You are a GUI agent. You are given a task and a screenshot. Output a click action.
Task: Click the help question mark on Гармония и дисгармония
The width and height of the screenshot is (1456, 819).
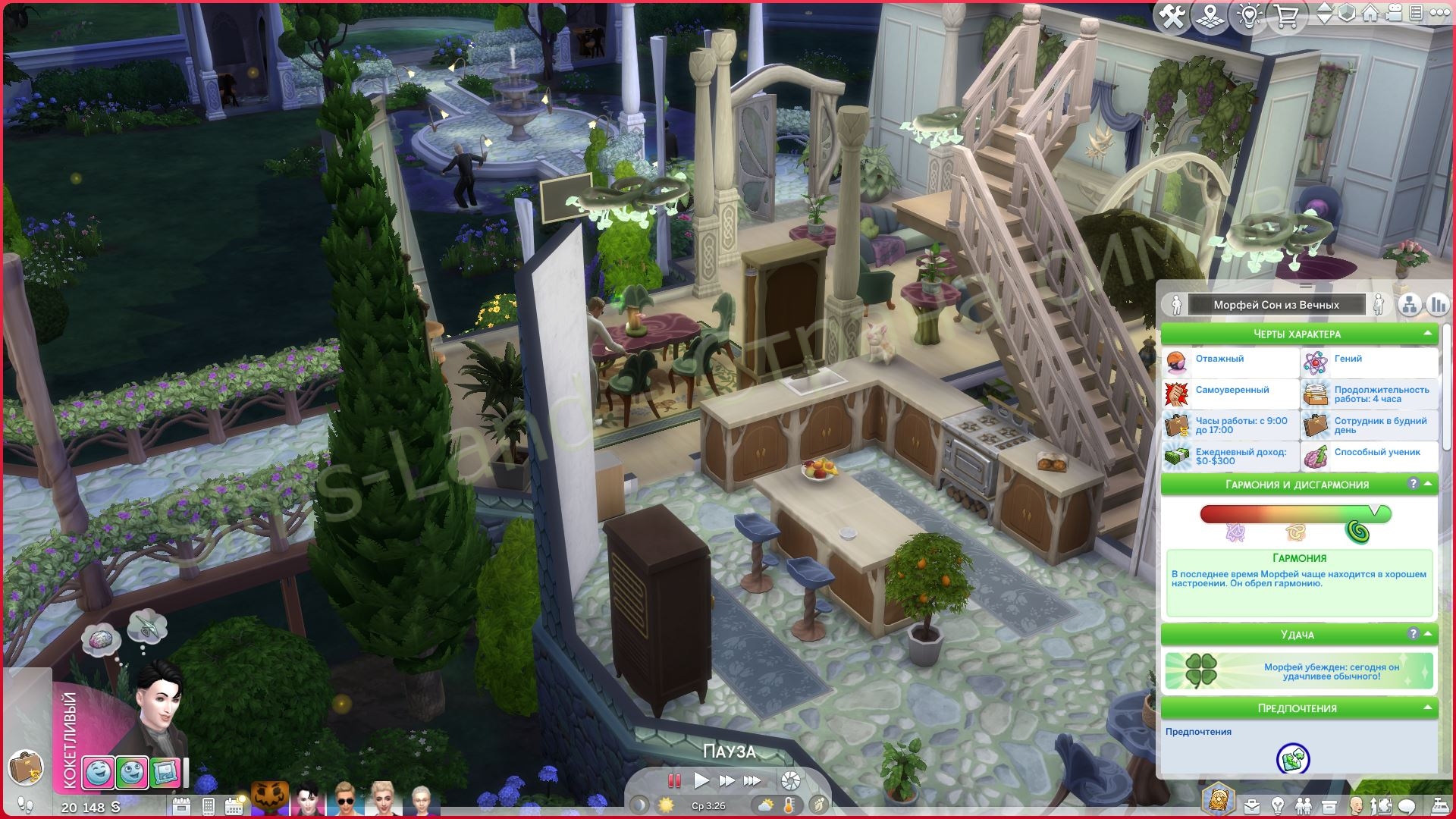1414,483
